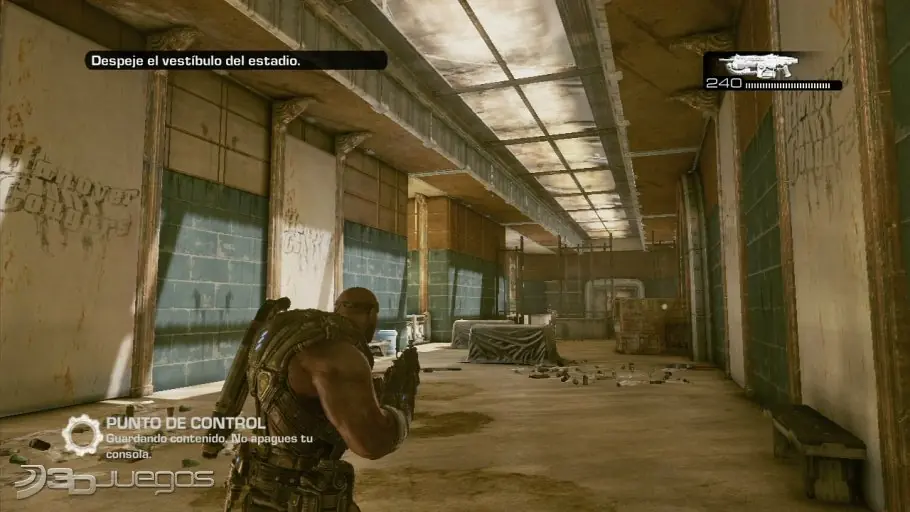Select the Lancer rifle weapon icon
910x512 pixels.
(757, 65)
